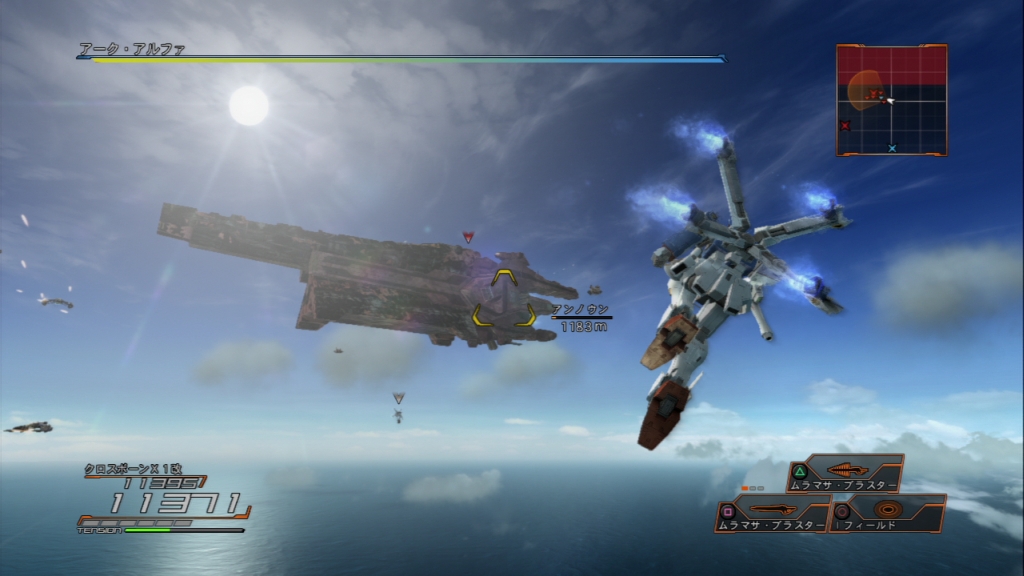The width and height of the screenshot is (1024, 576).
Task: Select the blue X marker on the minimap
Action: (892, 148)
